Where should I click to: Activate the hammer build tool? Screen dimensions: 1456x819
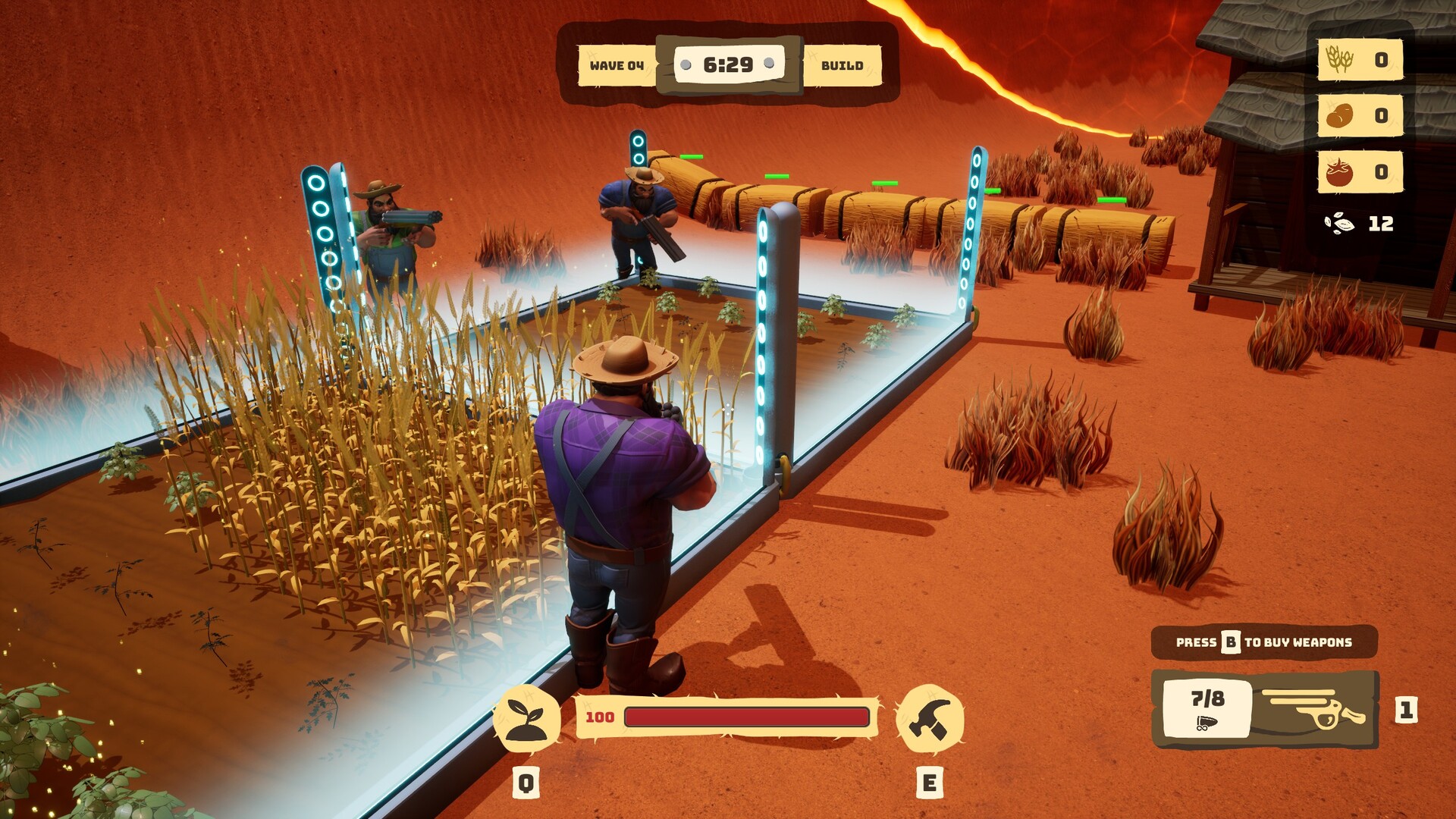[930, 718]
